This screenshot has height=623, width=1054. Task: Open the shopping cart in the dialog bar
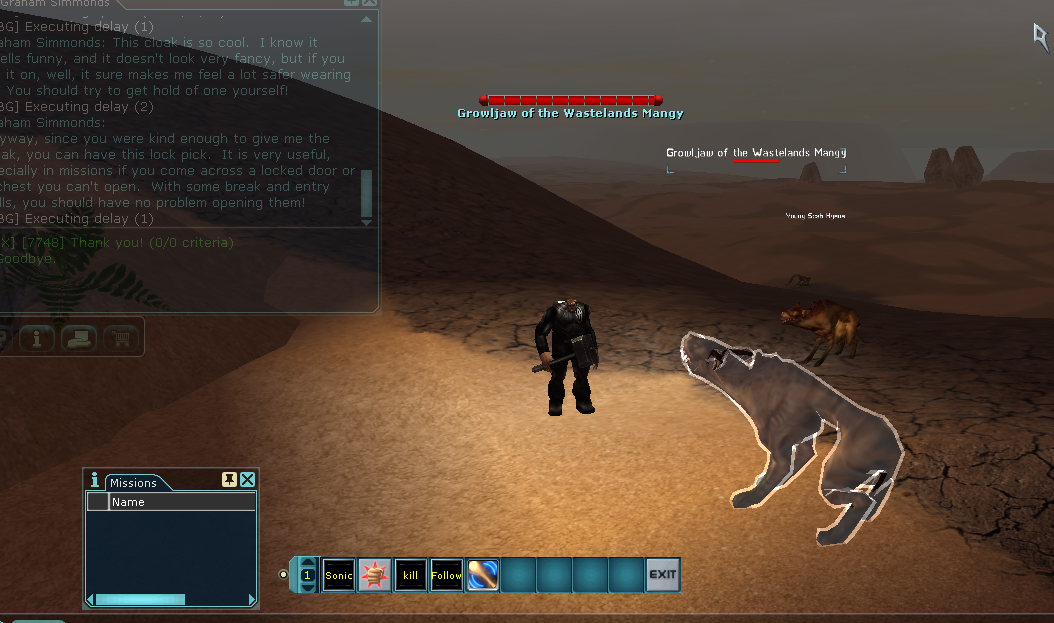click(122, 338)
